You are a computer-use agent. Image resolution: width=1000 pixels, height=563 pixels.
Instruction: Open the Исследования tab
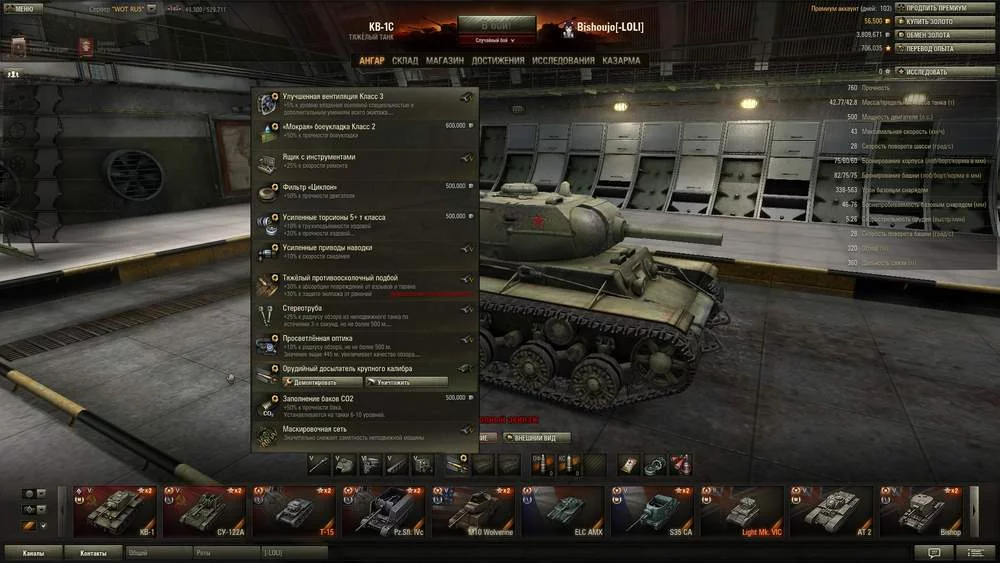coord(563,60)
